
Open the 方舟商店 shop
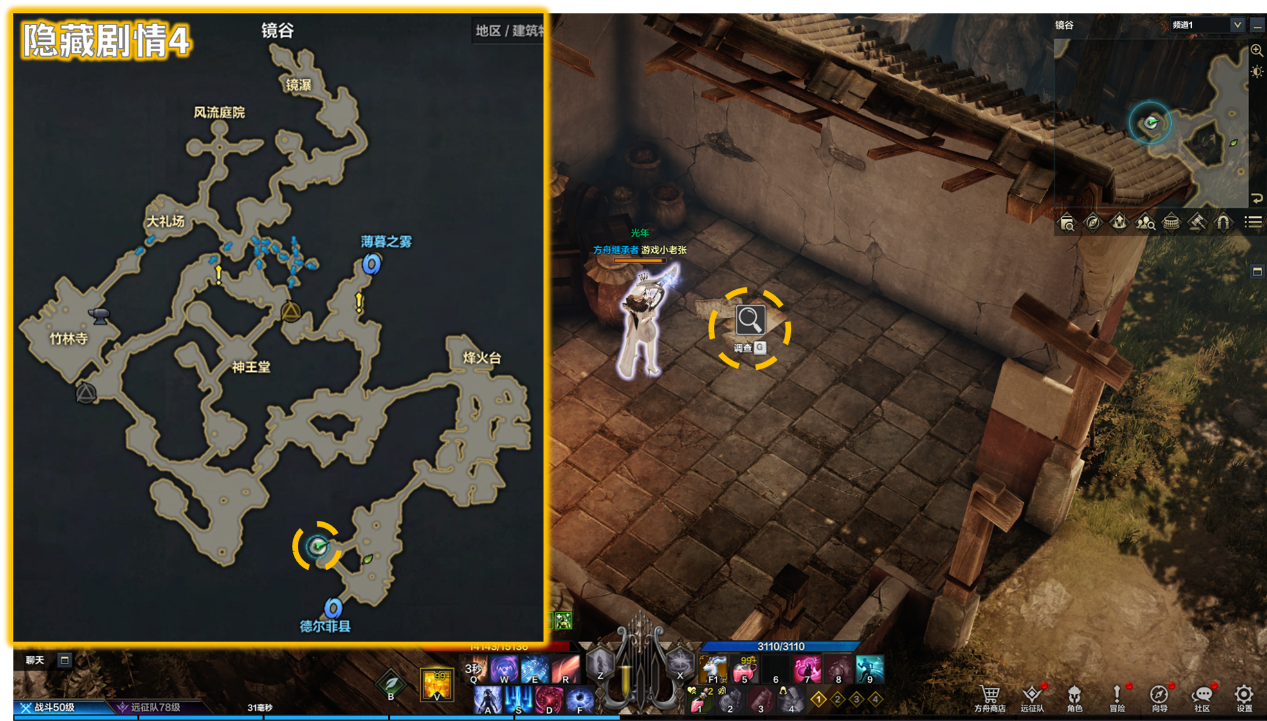tap(991, 695)
